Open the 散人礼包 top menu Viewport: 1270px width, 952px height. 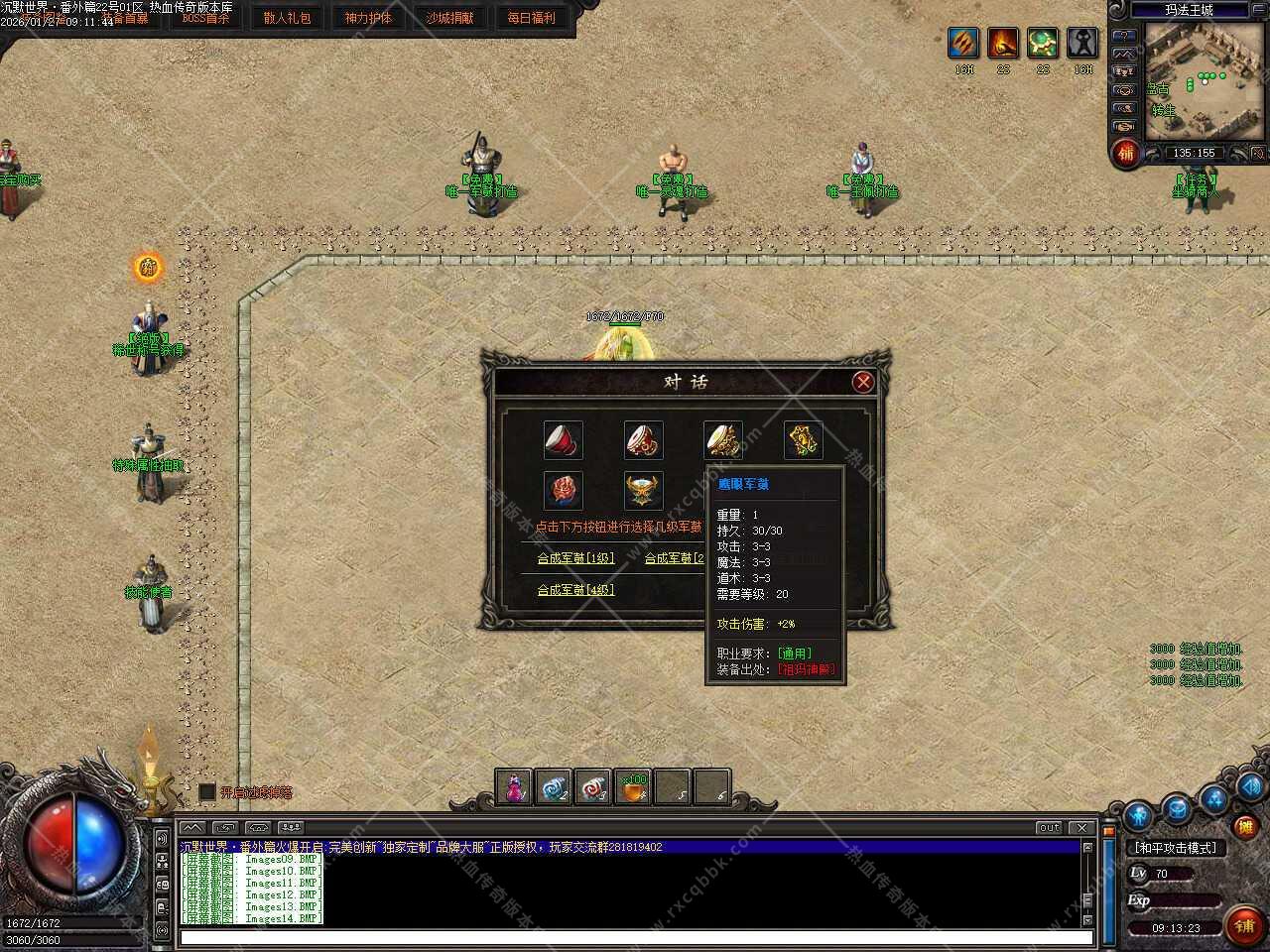(287, 18)
